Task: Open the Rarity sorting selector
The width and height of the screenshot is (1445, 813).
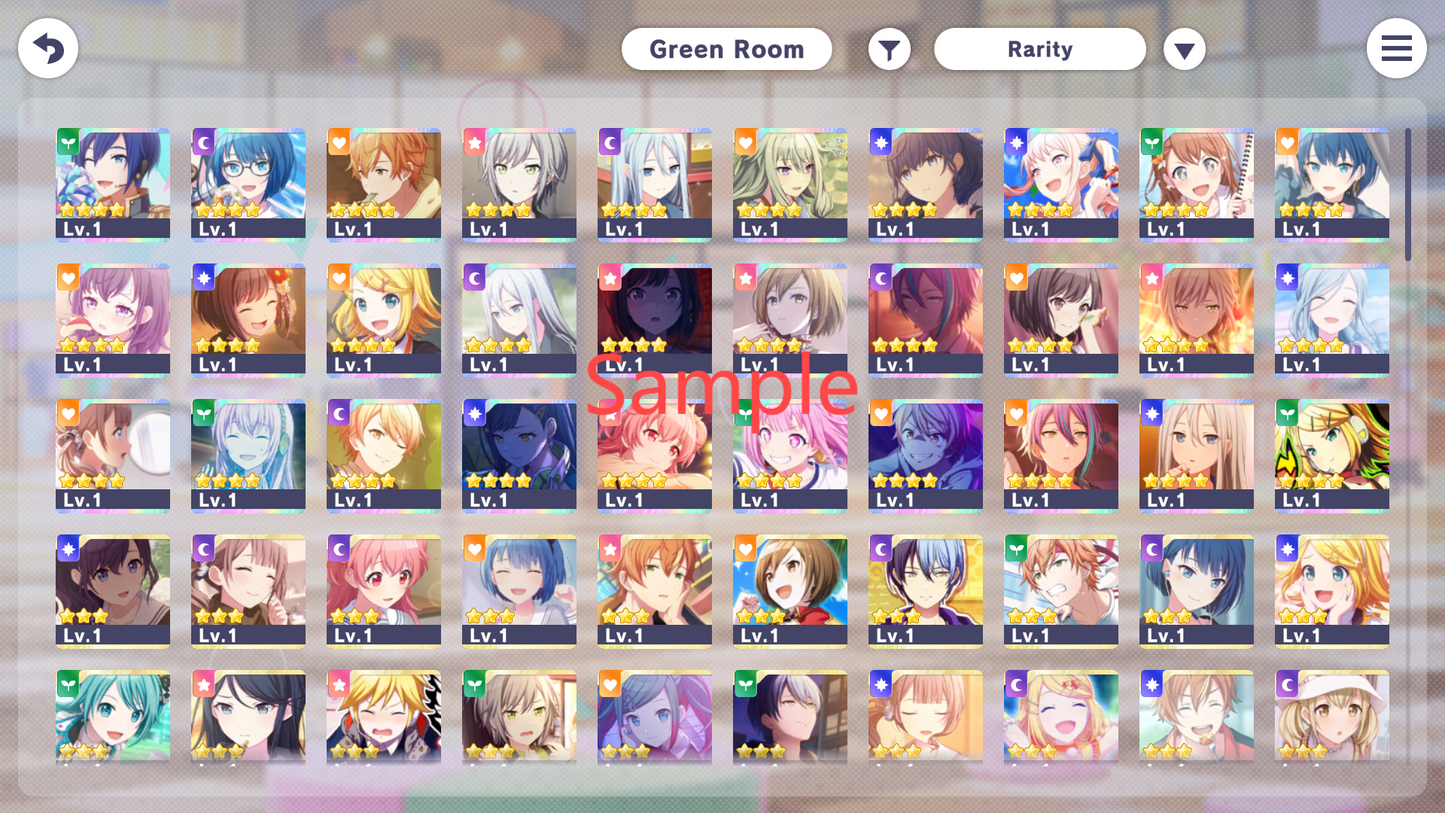Action: 1040,48
